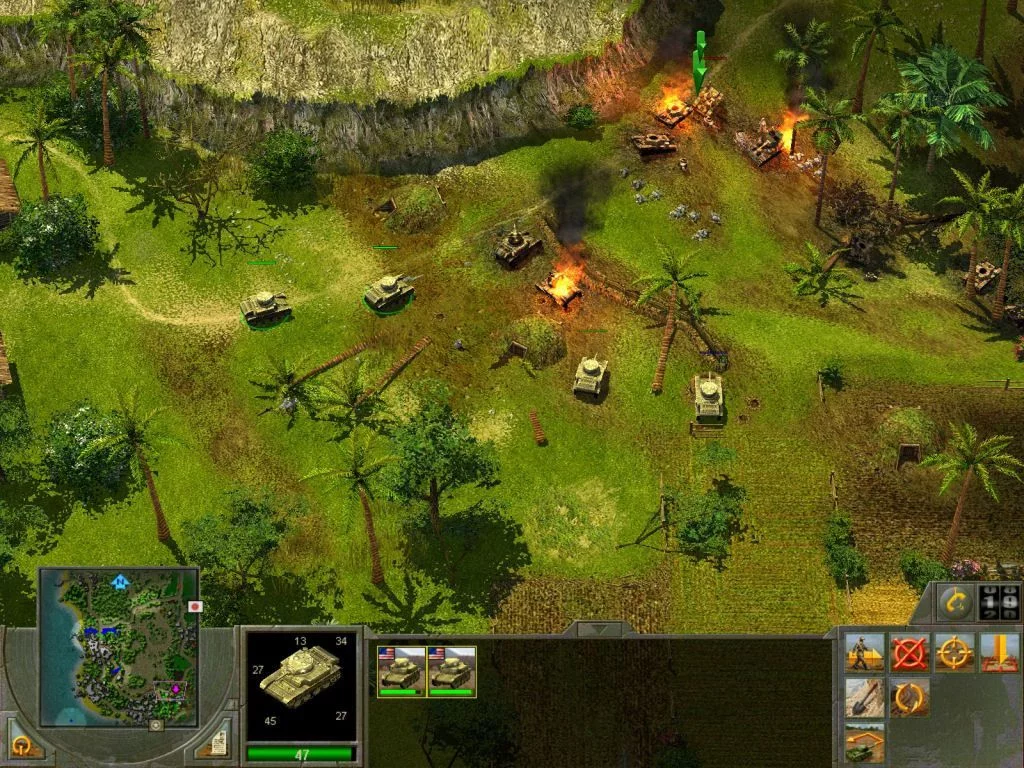Select the second tank in the selection panel
The image size is (1024, 768).
pos(451,671)
